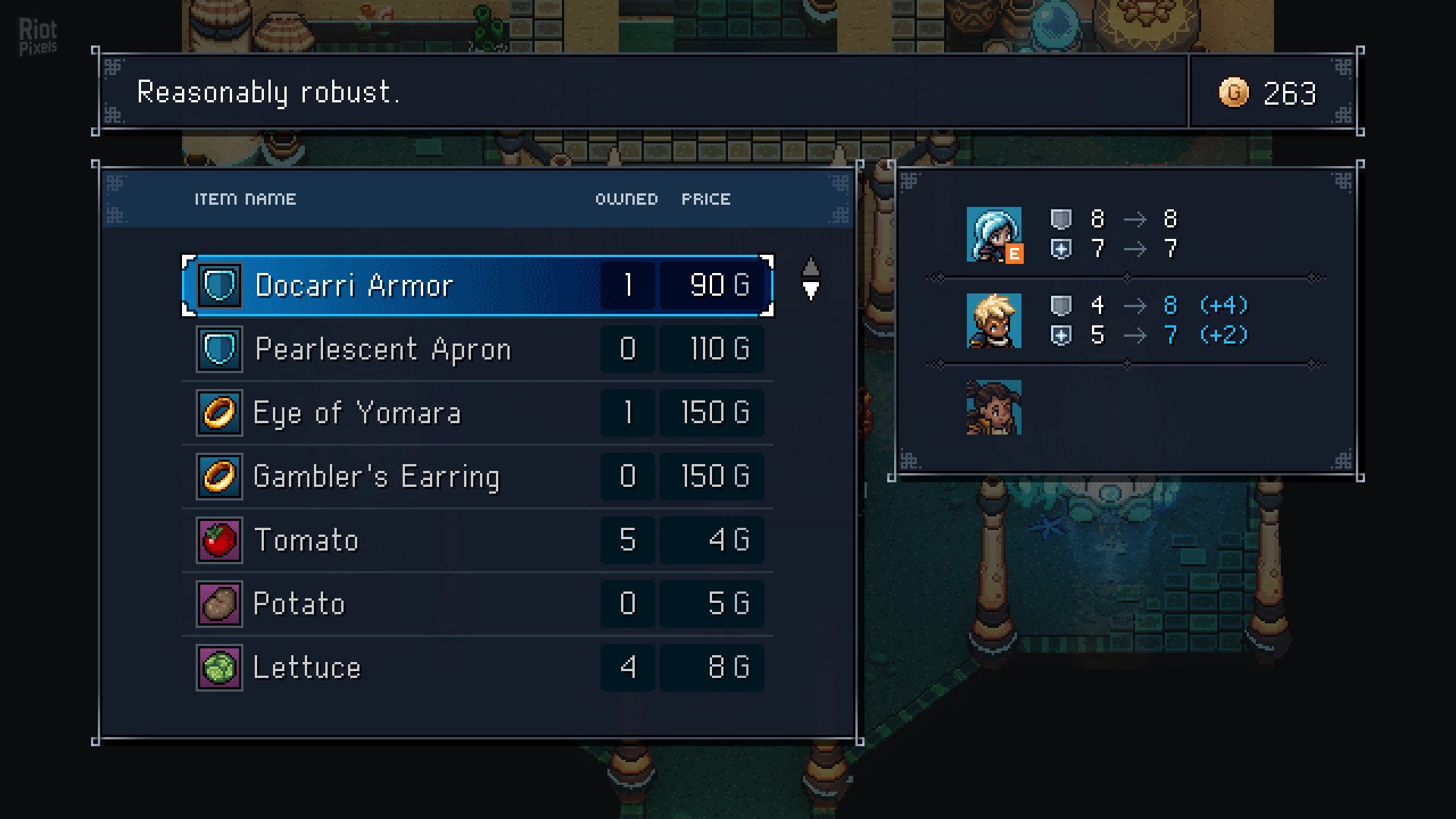1456x819 pixels.
Task: Choose Pearlescent Apron from the shop list
Action: point(478,350)
